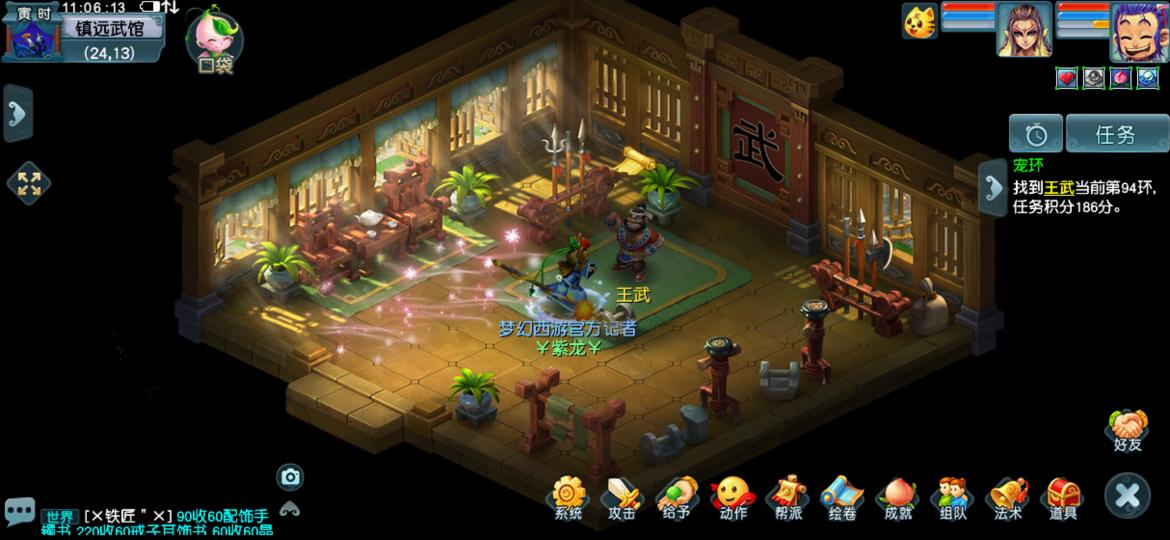The image size is (1170, 540).
Task: Open the 系统 system settings gear
Action: pyautogui.click(x=568, y=497)
